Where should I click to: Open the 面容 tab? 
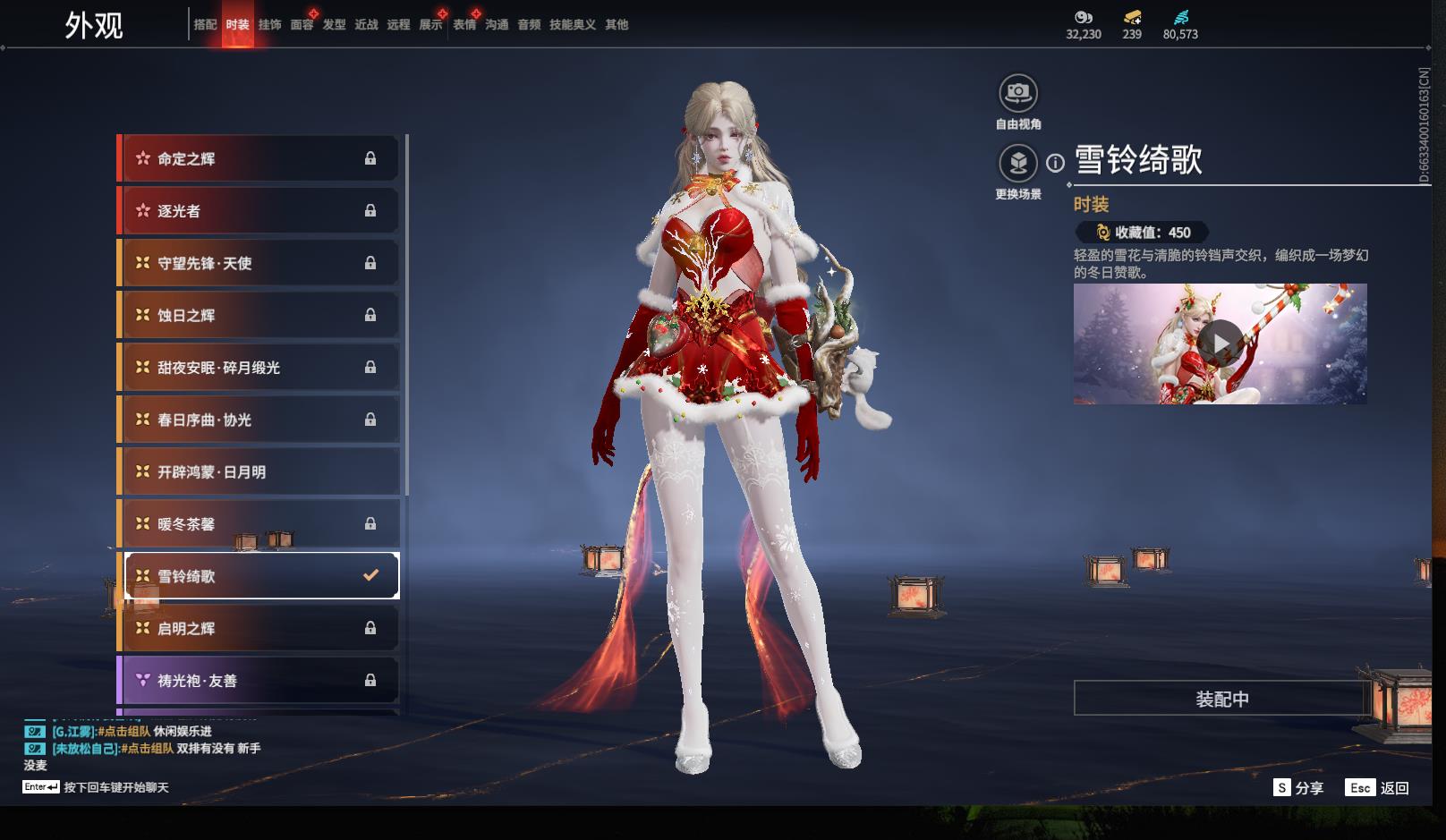coord(302,25)
